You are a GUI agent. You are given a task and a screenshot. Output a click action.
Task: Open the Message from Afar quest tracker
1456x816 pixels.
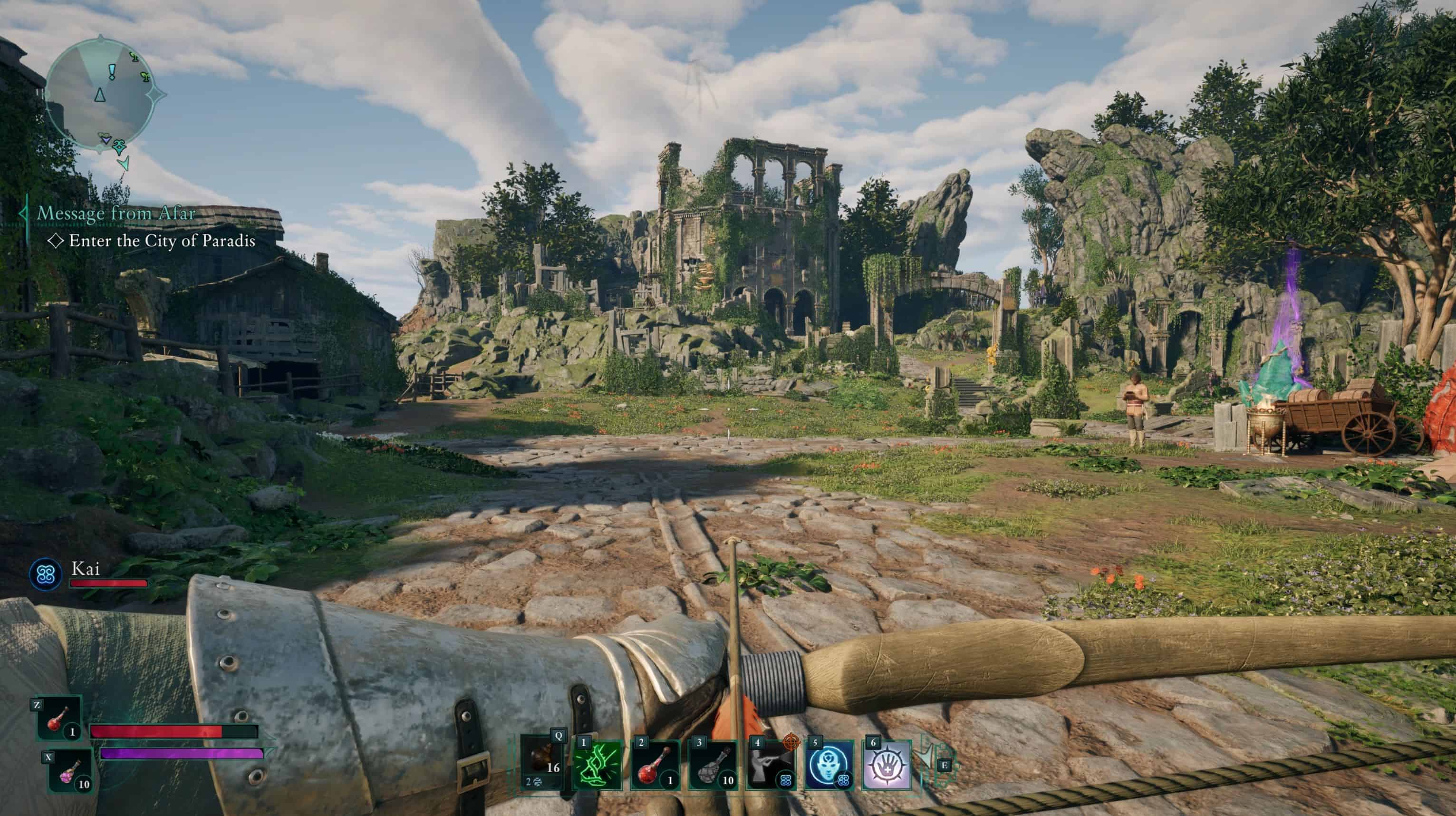(116, 213)
